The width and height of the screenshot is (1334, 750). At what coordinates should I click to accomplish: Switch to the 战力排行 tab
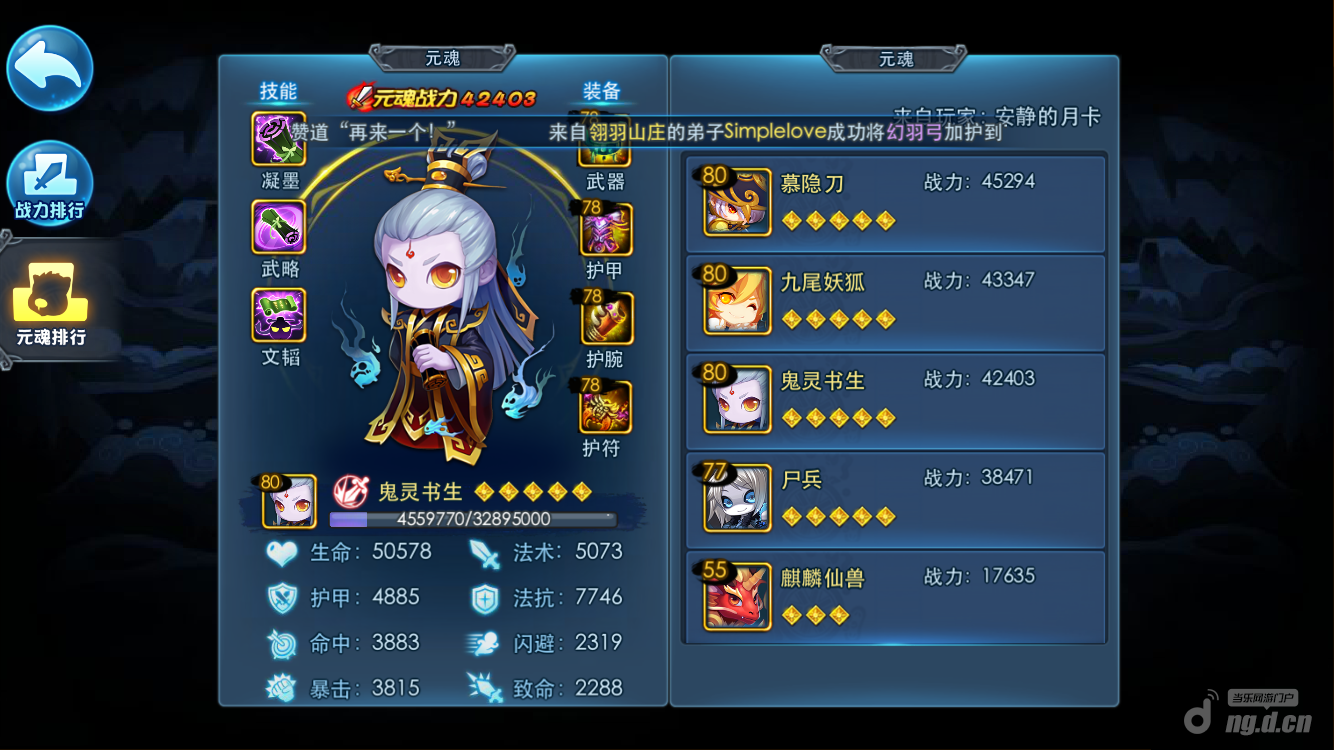point(50,184)
